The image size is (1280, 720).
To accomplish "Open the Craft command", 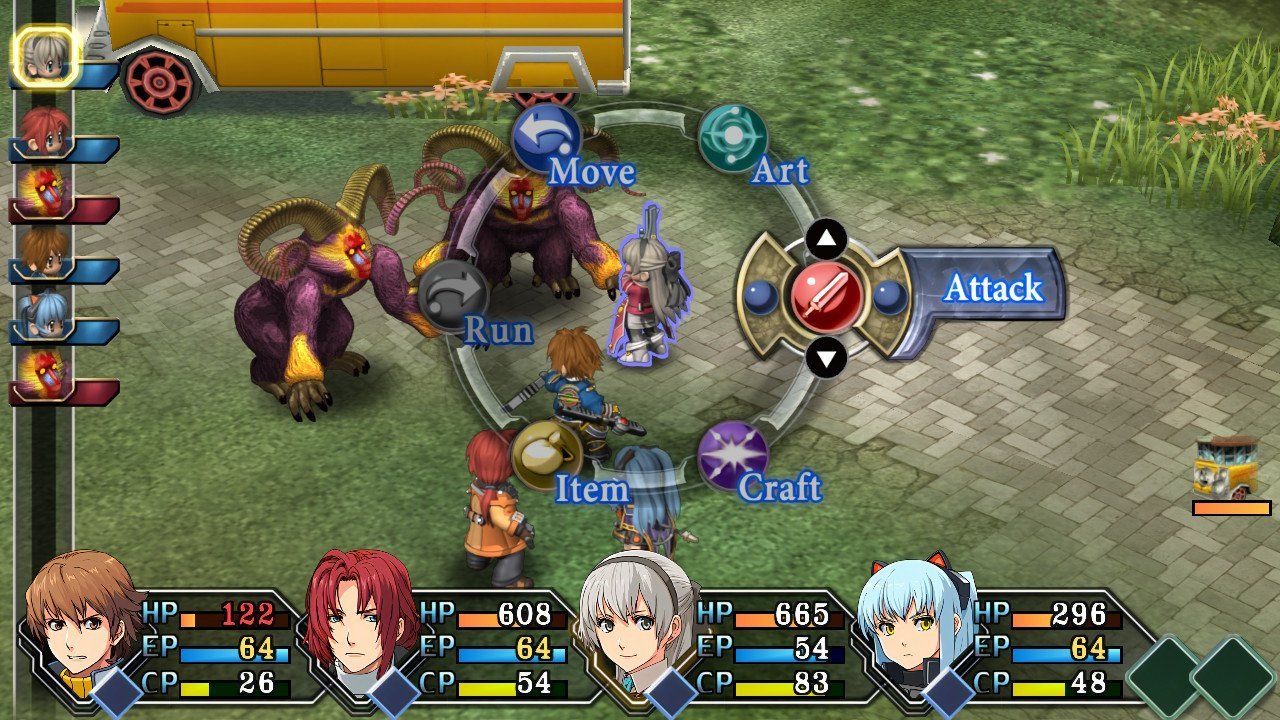I will coord(732,455).
